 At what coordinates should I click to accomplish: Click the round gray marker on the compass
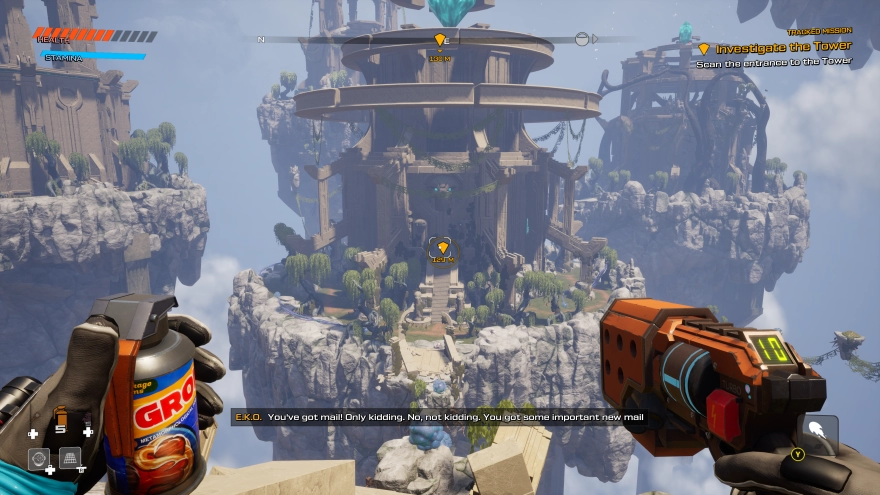pyautogui.click(x=582, y=39)
